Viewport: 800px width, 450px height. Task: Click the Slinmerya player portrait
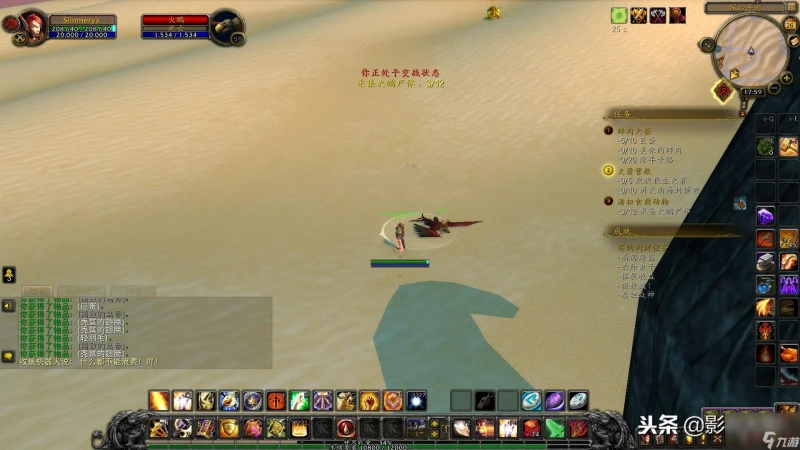point(32,24)
